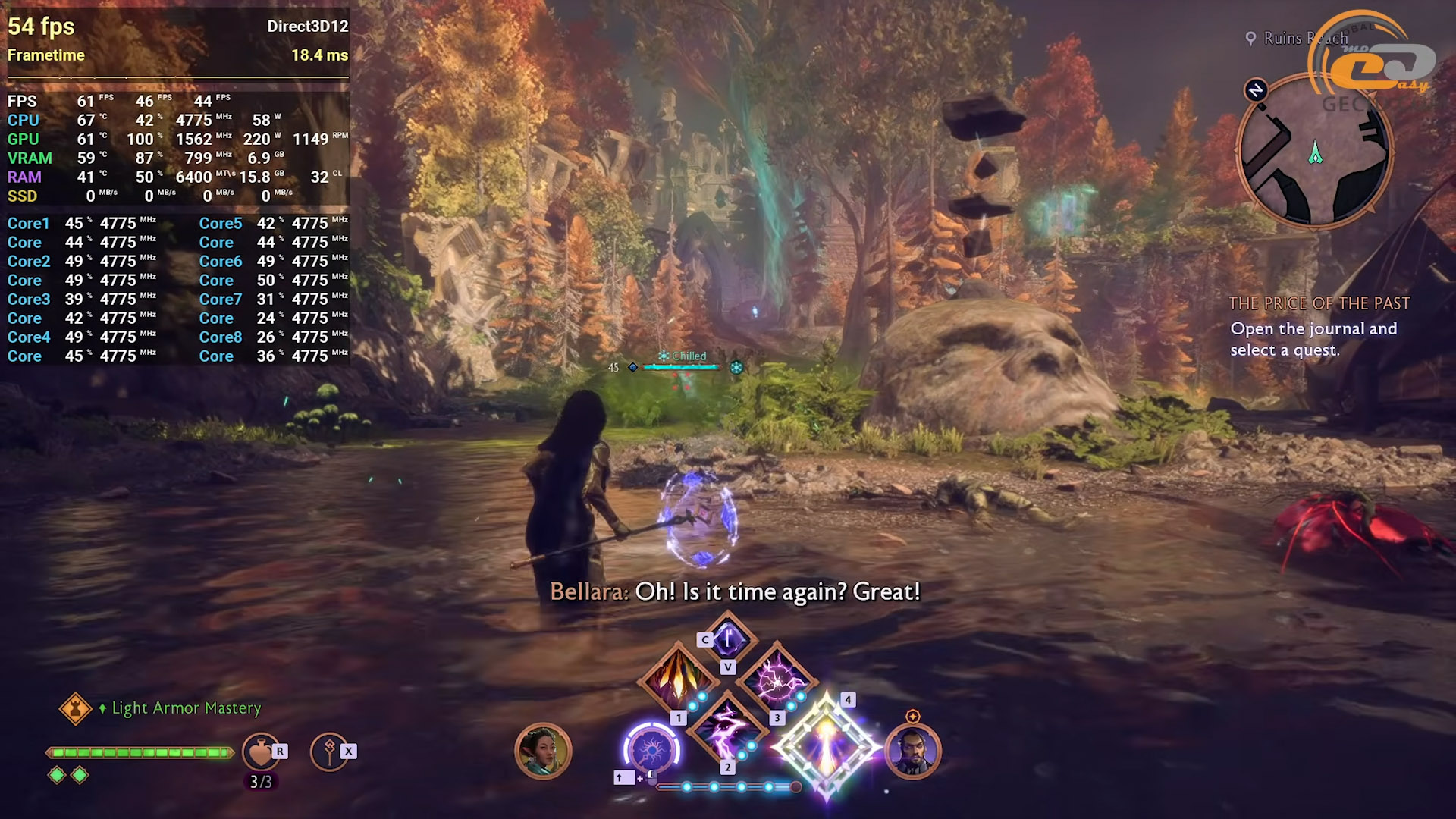The height and width of the screenshot is (819, 1456).
Task: Activate the staff rune ability icon
Action: coord(328,752)
